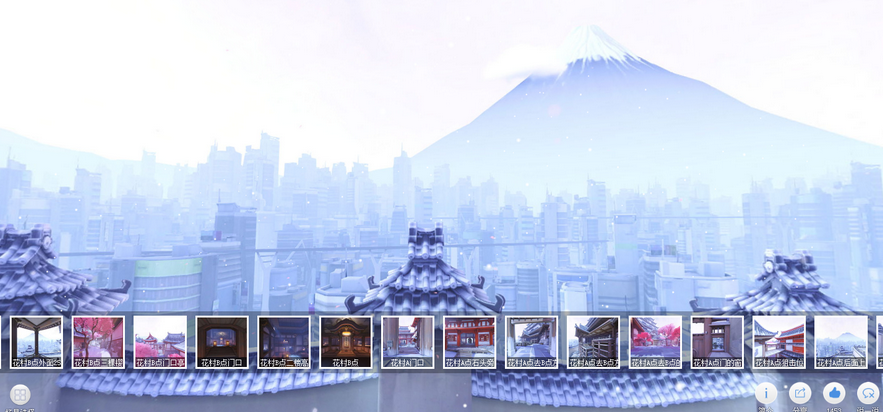Choose the 花村B点二楼高 thumbnail
Image resolution: width=883 pixels, height=412 pixels.
[284, 342]
